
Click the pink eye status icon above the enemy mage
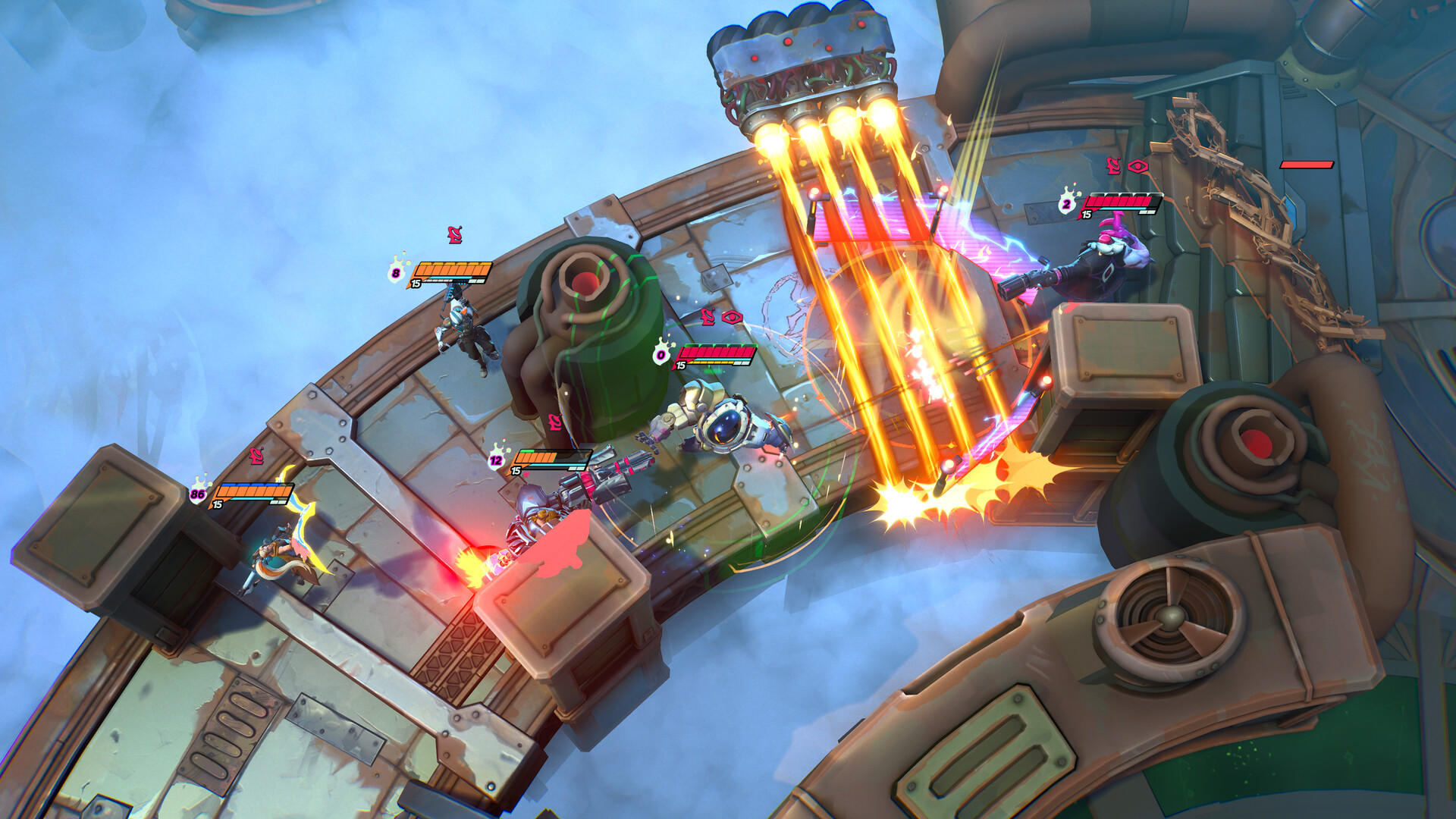point(733,317)
